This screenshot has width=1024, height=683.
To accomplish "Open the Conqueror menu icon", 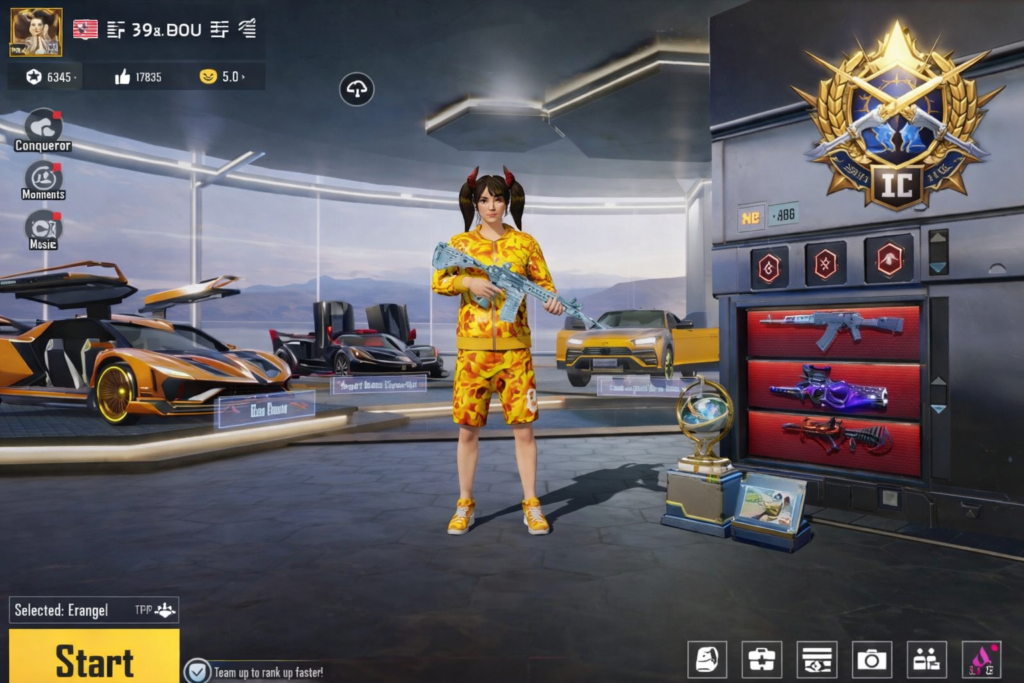I will [43, 129].
